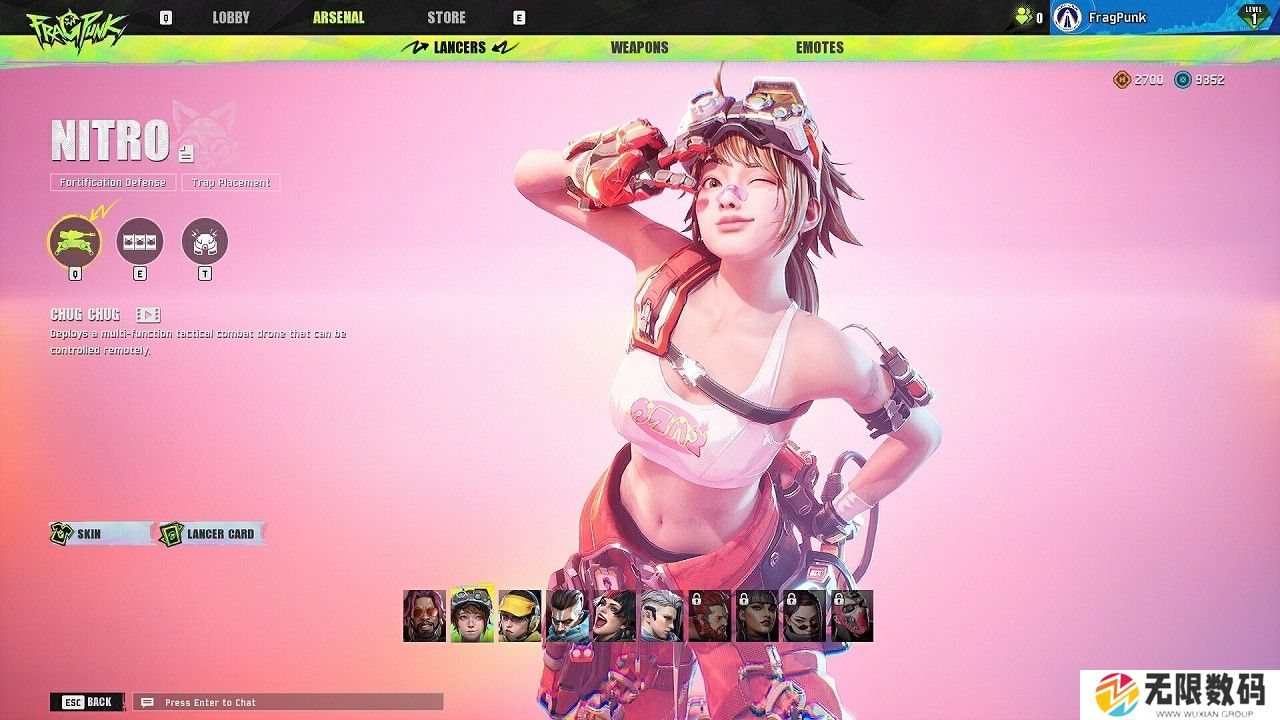Select the three-card E ability icon
This screenshot has height=720, width=1280.
(140, 241)
